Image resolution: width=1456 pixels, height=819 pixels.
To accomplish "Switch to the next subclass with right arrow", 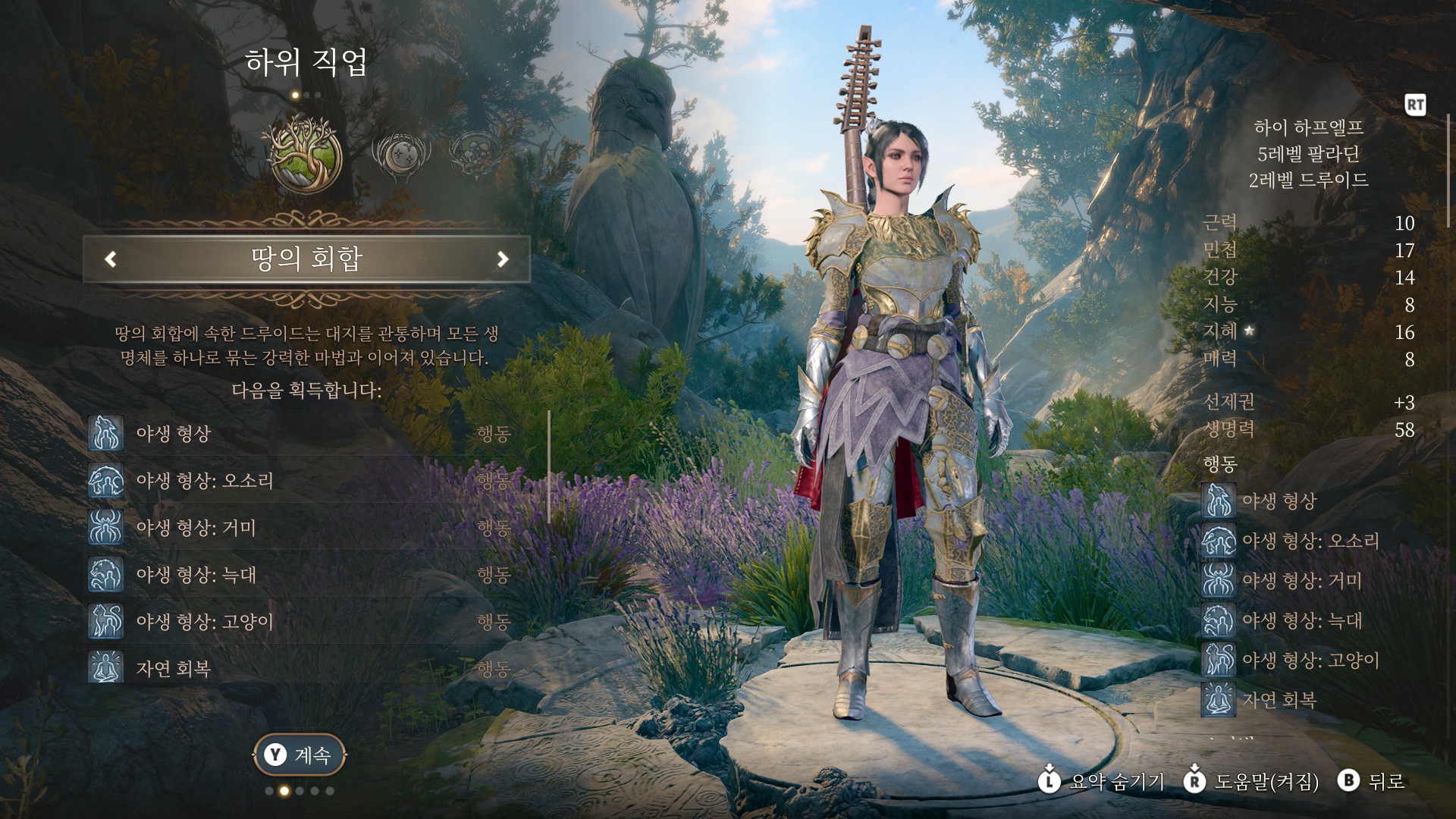I will (x=502, y=259).
